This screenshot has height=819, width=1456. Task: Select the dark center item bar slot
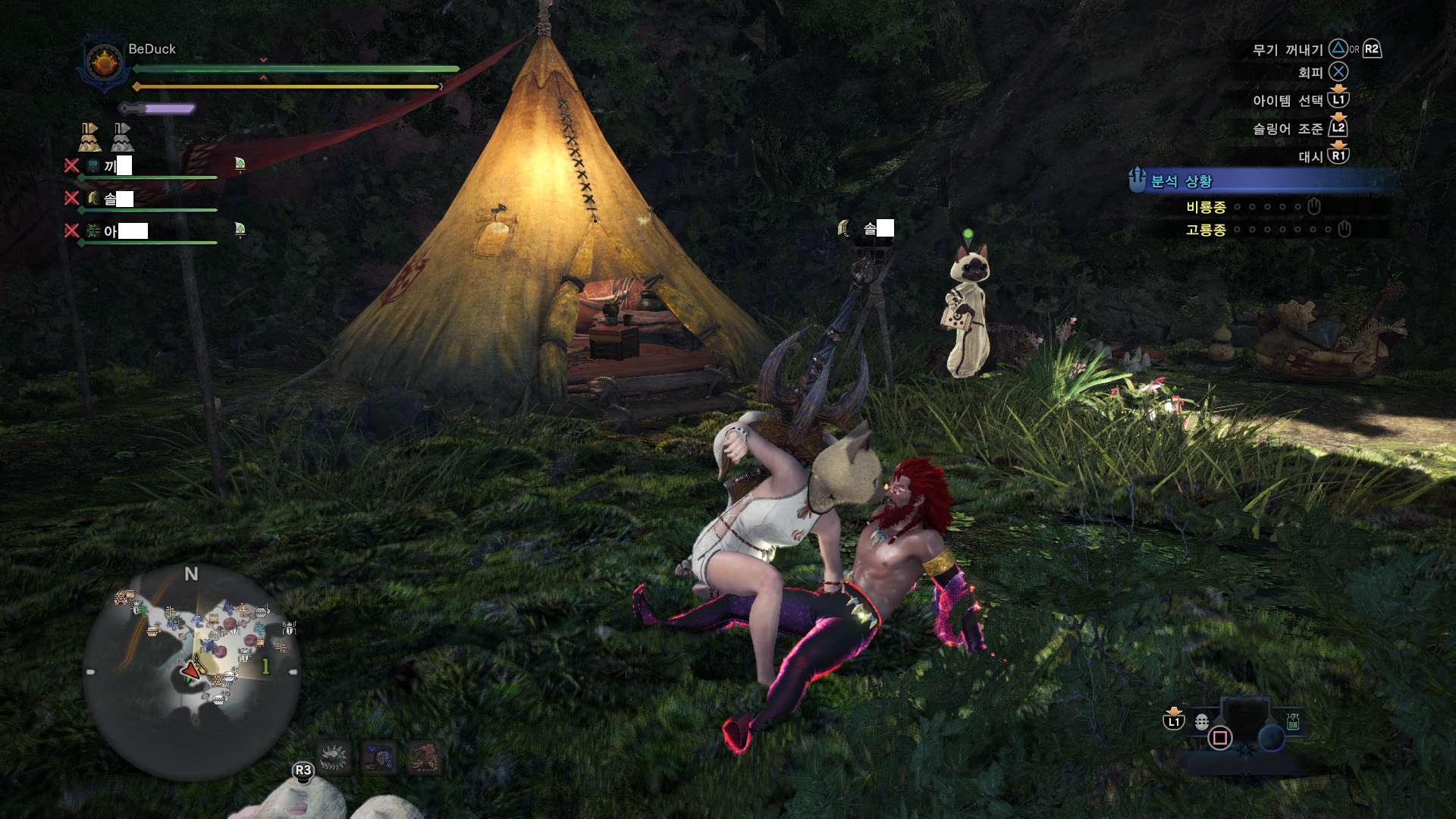coord(1245,718)
